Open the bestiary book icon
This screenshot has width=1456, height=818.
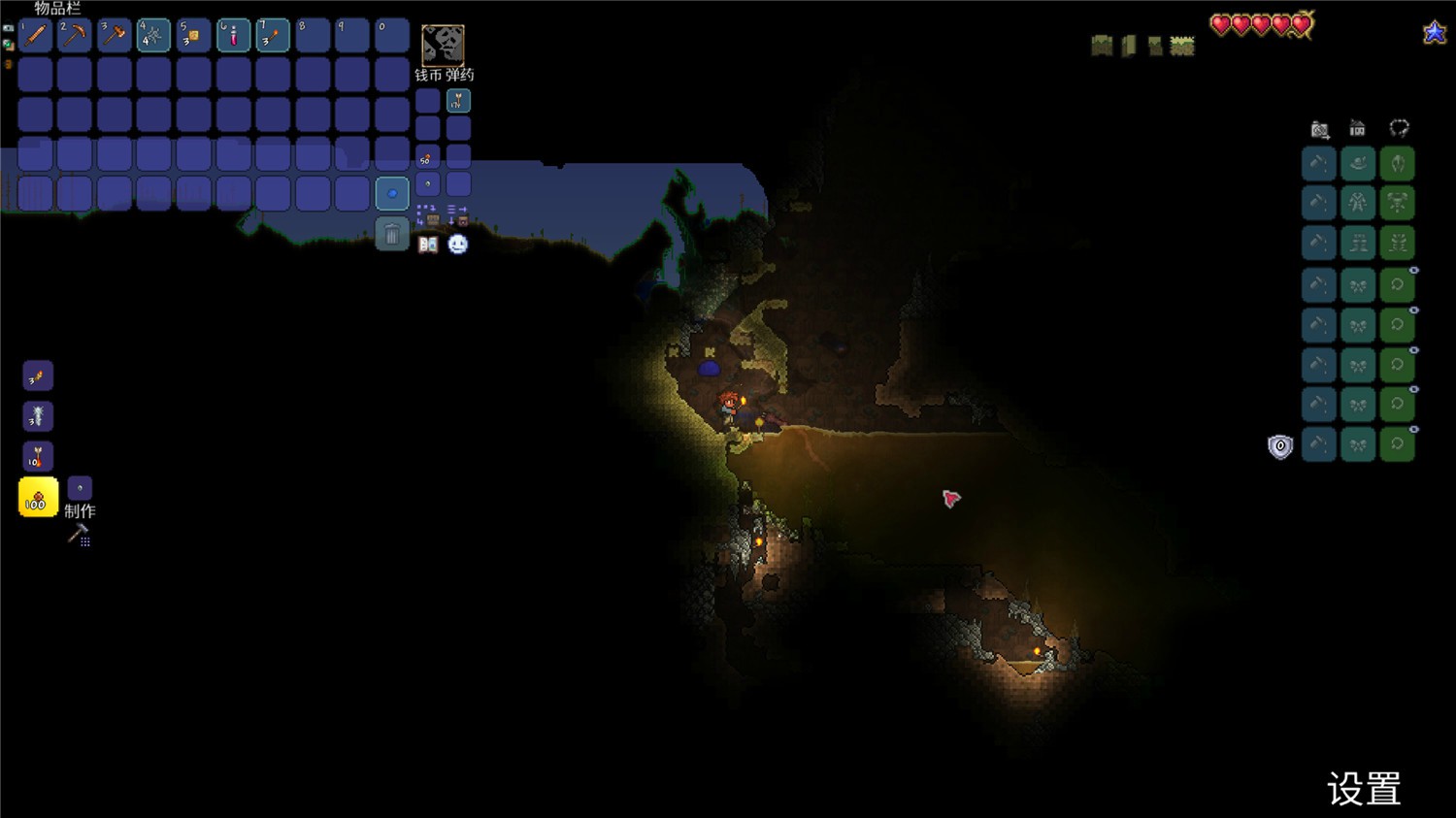click(428, 245)
